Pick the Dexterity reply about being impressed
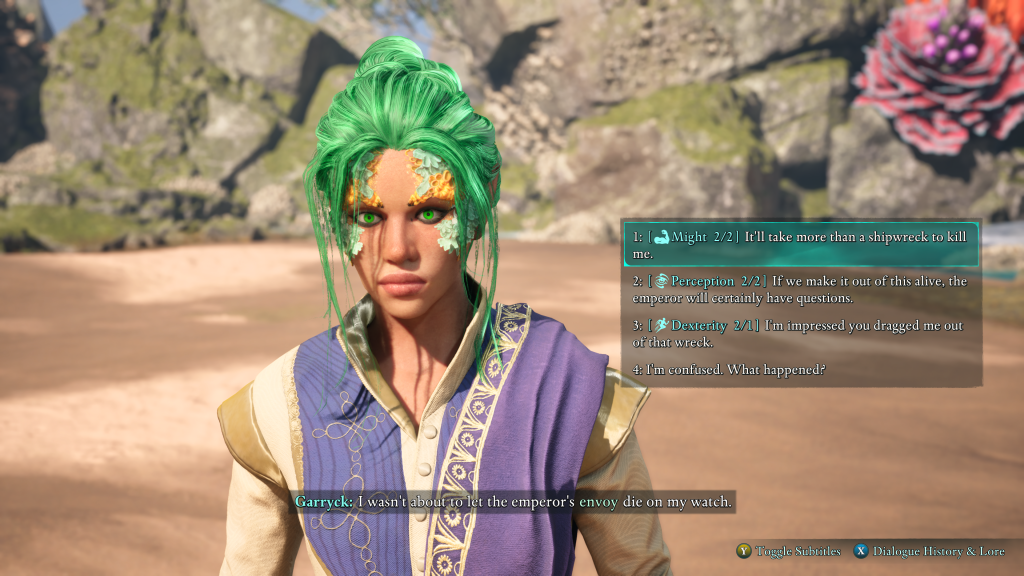The height and width of the screenshot is (576, 1024). click(x=800, y=334)
